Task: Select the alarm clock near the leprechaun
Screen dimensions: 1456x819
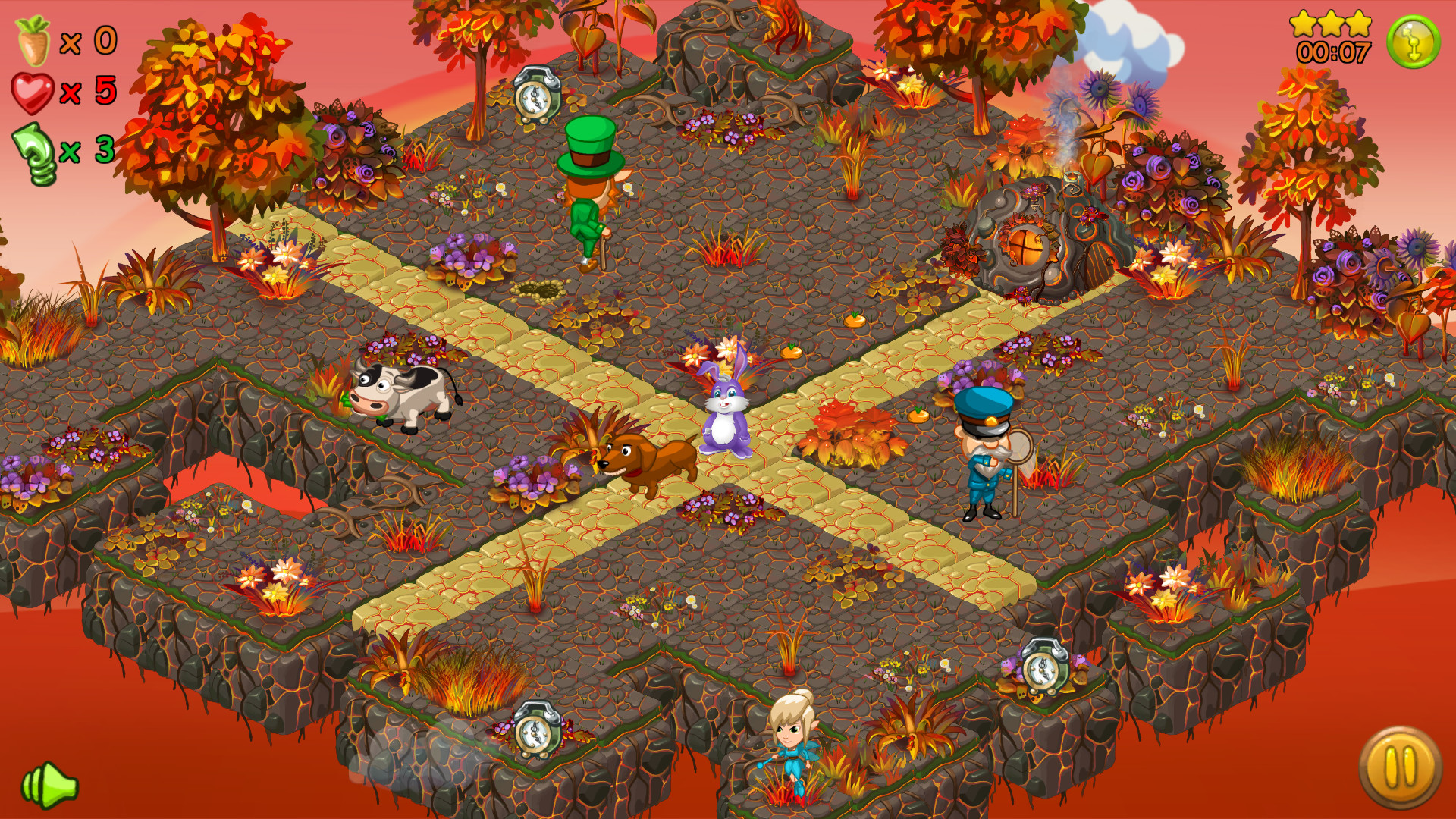Action: click(x=536, y=93)
